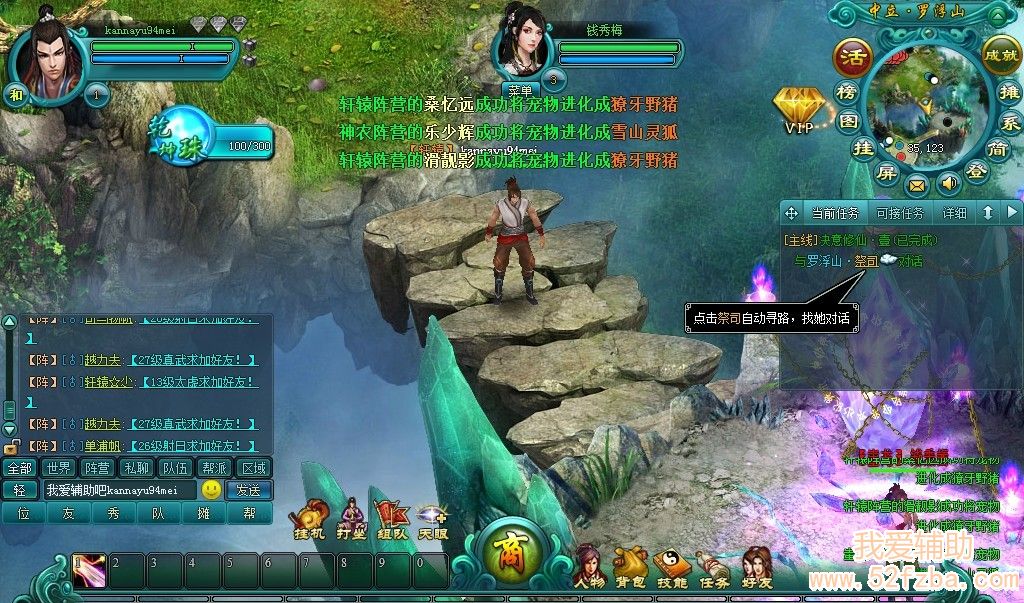Click the chat message input field
The image size is (1024, 603).
118,490
